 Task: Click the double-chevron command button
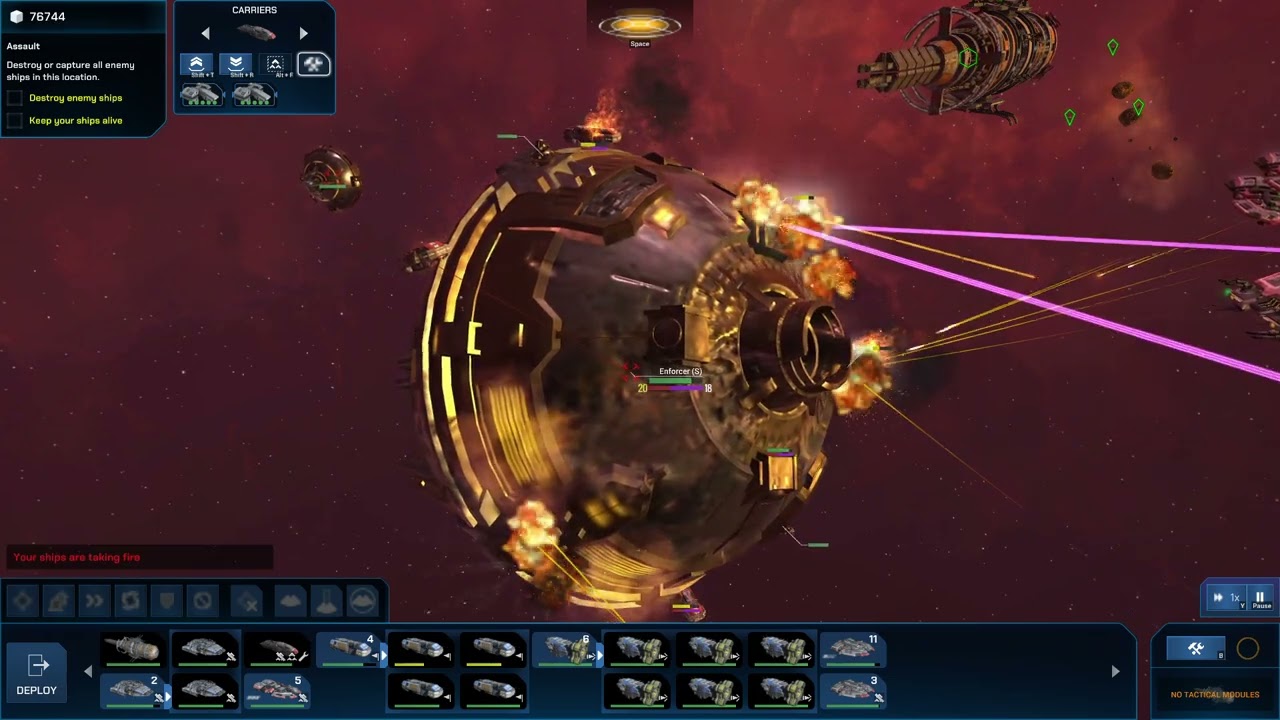click(x=94, y=601)
